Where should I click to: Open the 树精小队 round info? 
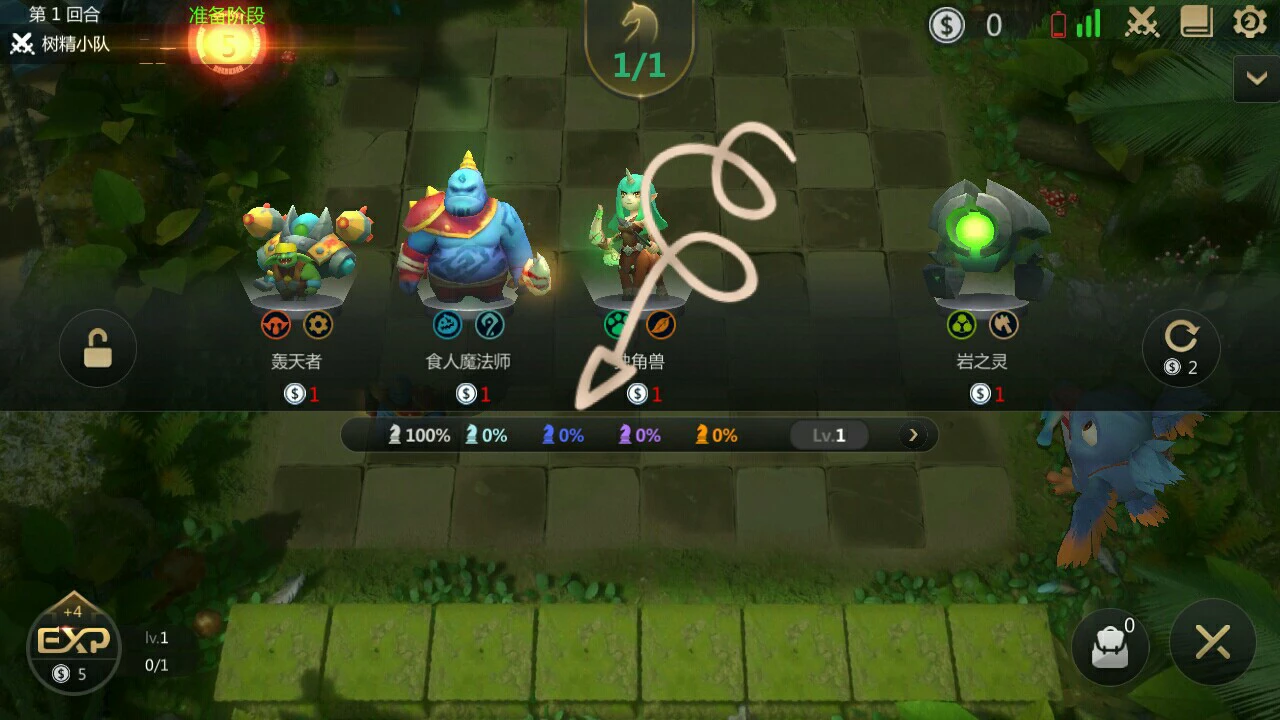[62, 44]
